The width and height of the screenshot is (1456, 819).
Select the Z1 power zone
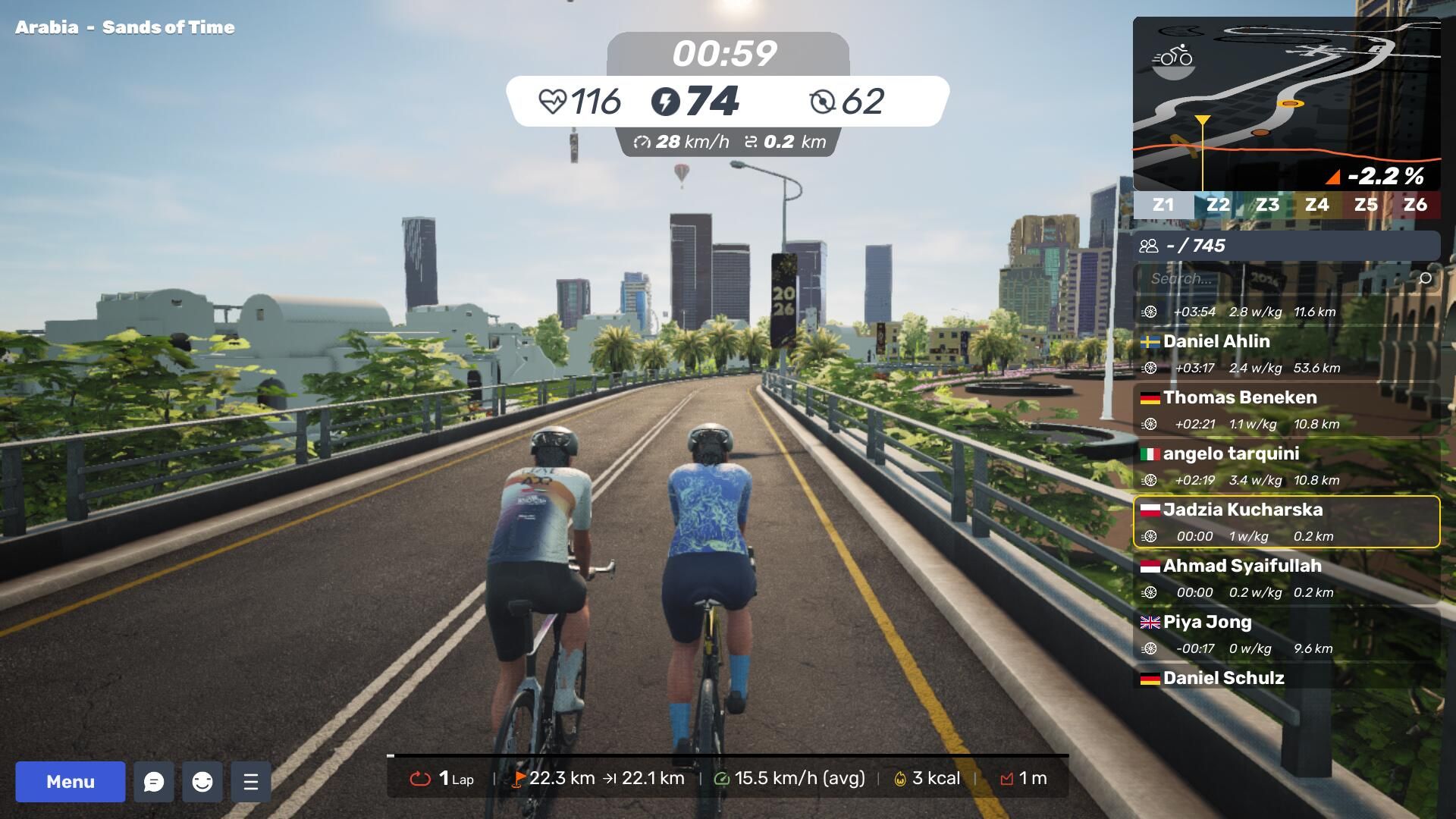[x=1163, y=205]
